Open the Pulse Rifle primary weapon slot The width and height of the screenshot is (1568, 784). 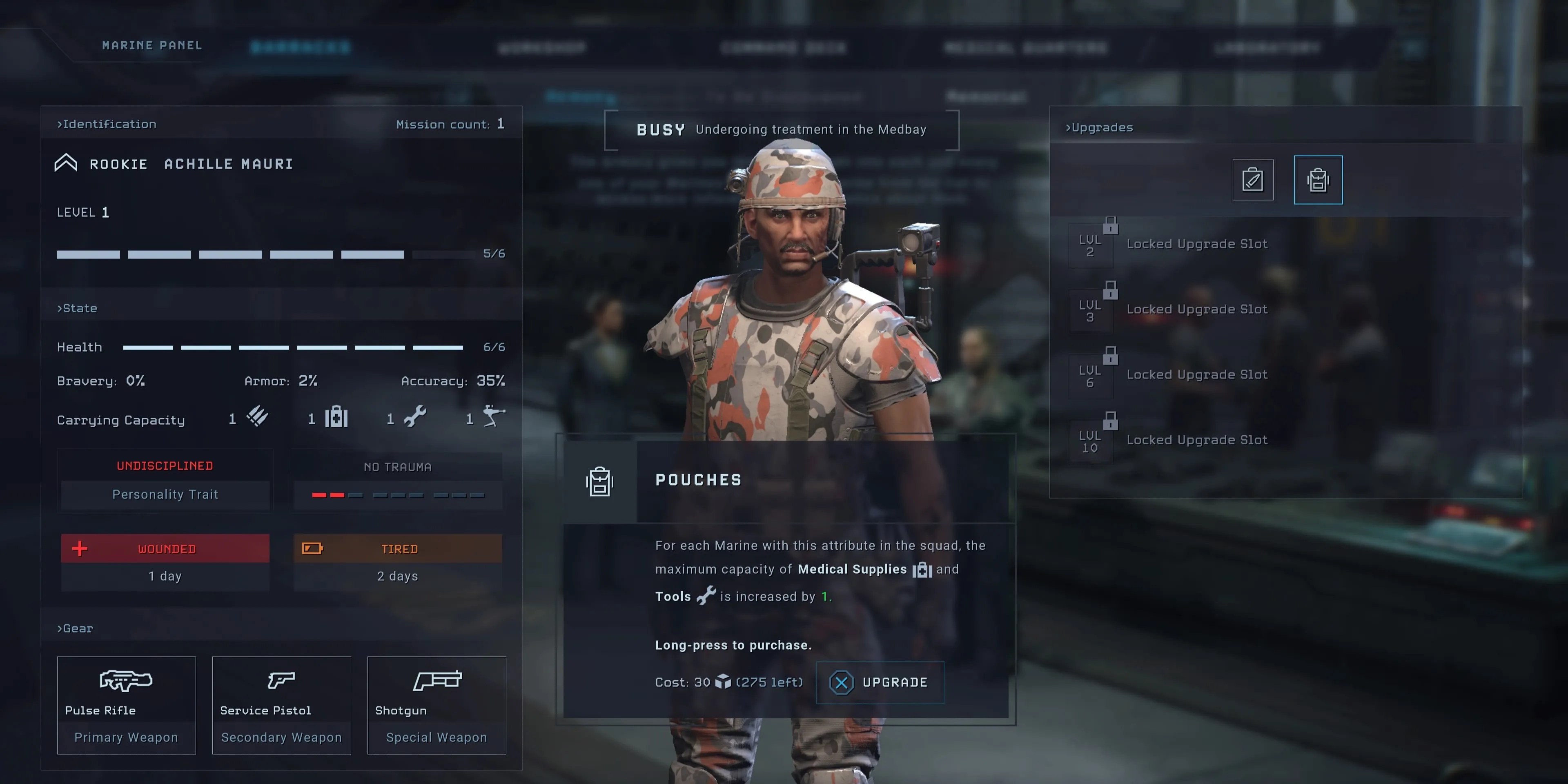(x=126, y=705)
